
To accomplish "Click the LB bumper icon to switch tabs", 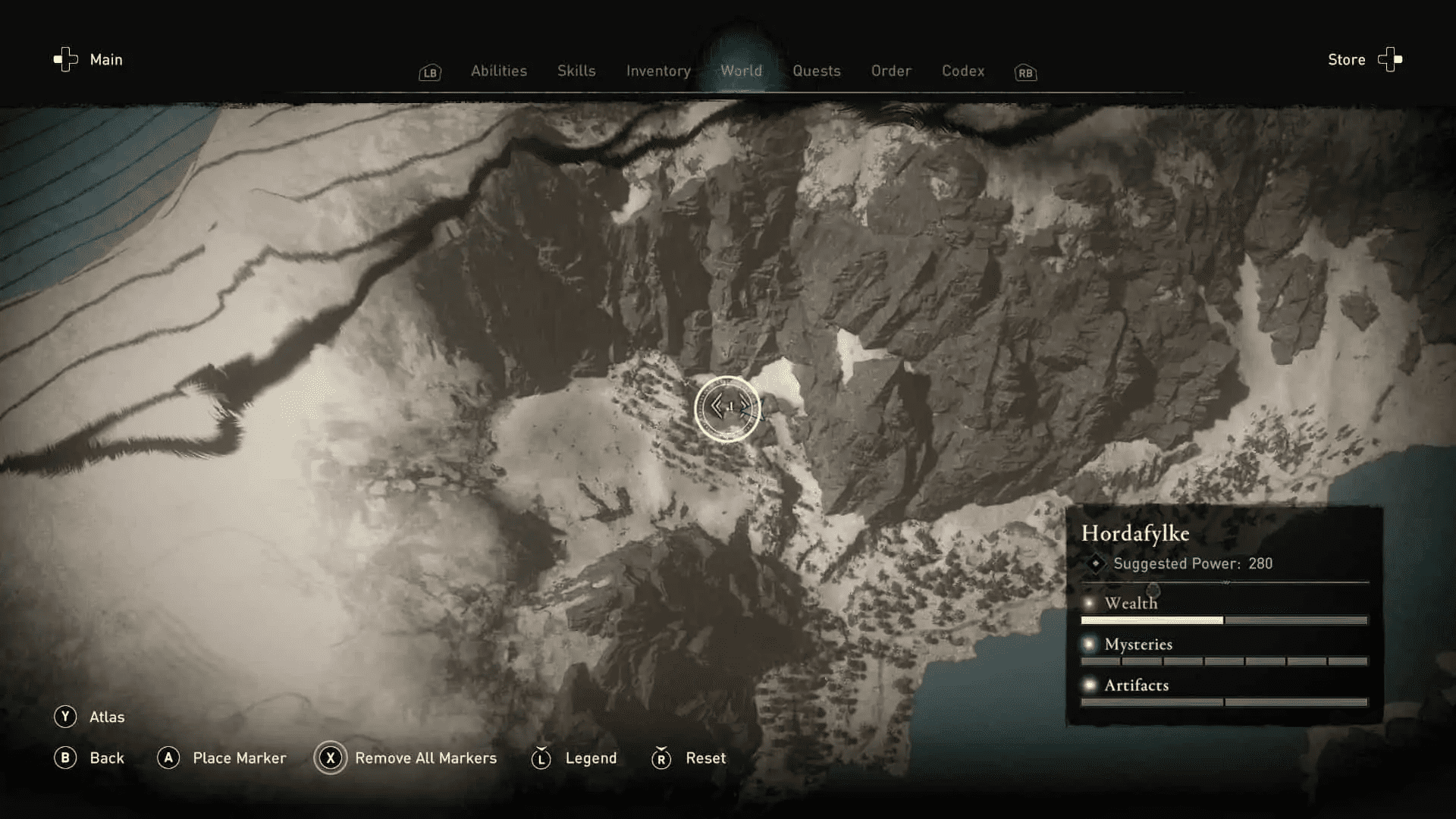I will click(429, 73).
